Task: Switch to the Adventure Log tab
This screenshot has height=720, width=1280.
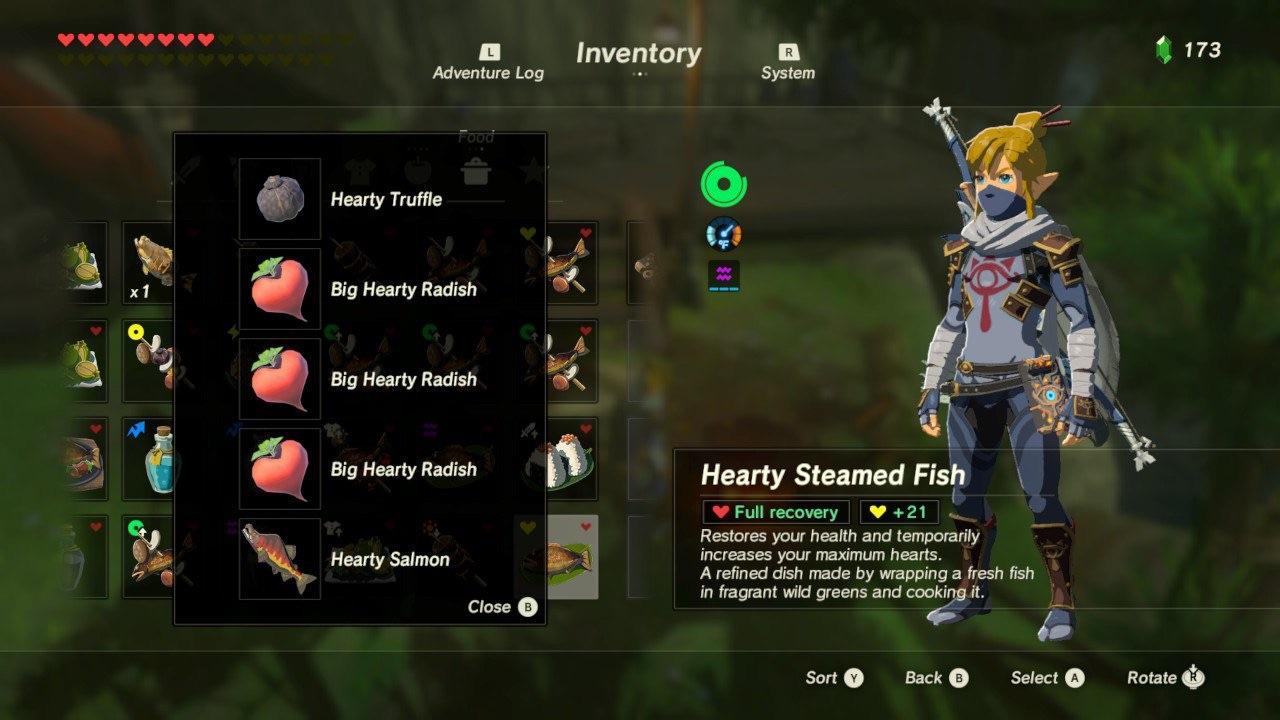Action: [488, 63]
